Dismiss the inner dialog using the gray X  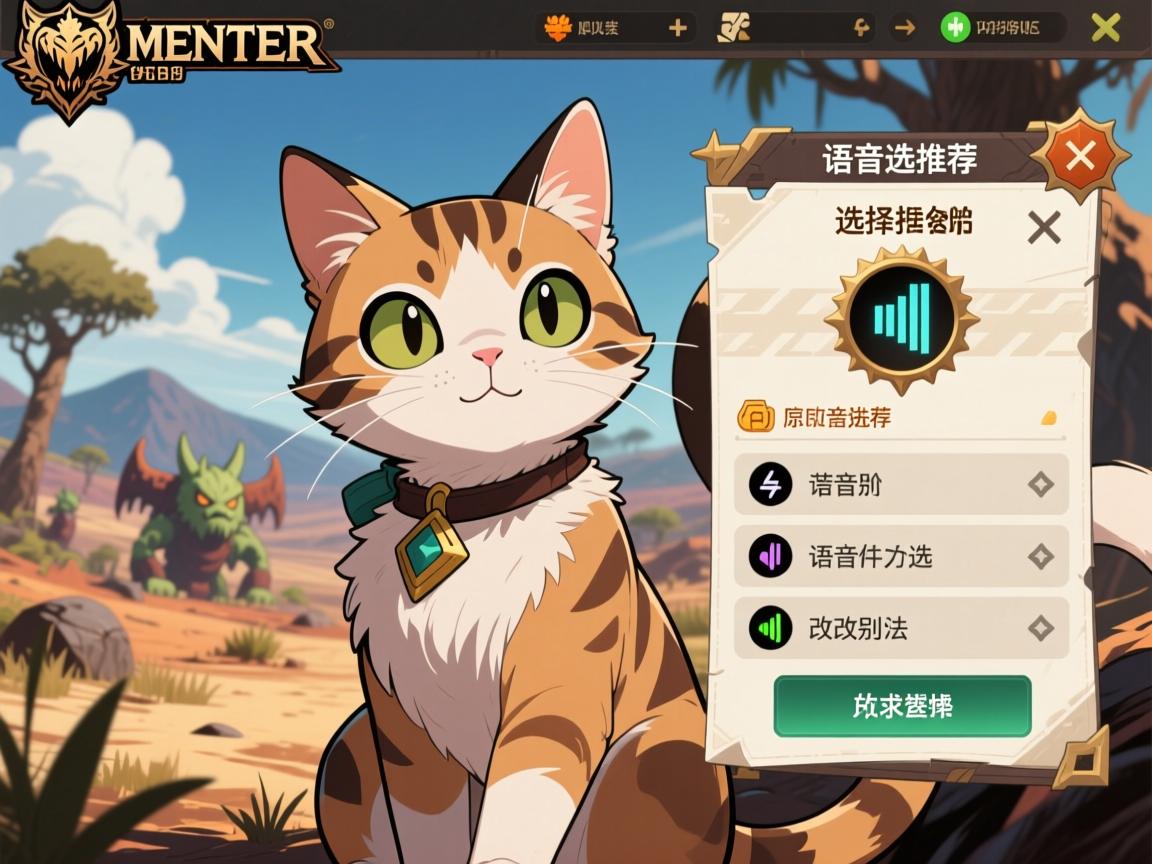pyautogui.click(x=1044, y=229)
